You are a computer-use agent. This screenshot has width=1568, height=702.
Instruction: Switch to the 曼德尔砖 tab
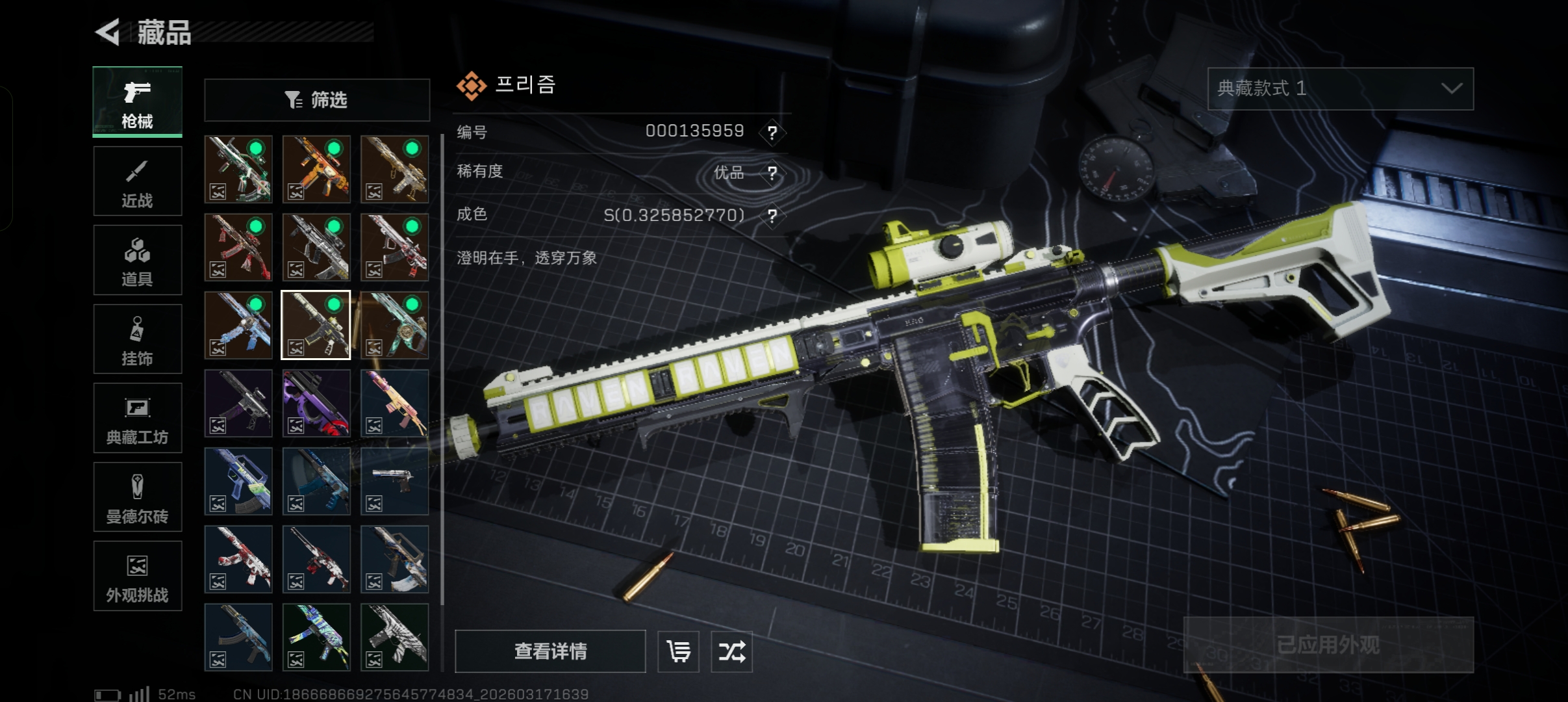(x=137, y=497)
